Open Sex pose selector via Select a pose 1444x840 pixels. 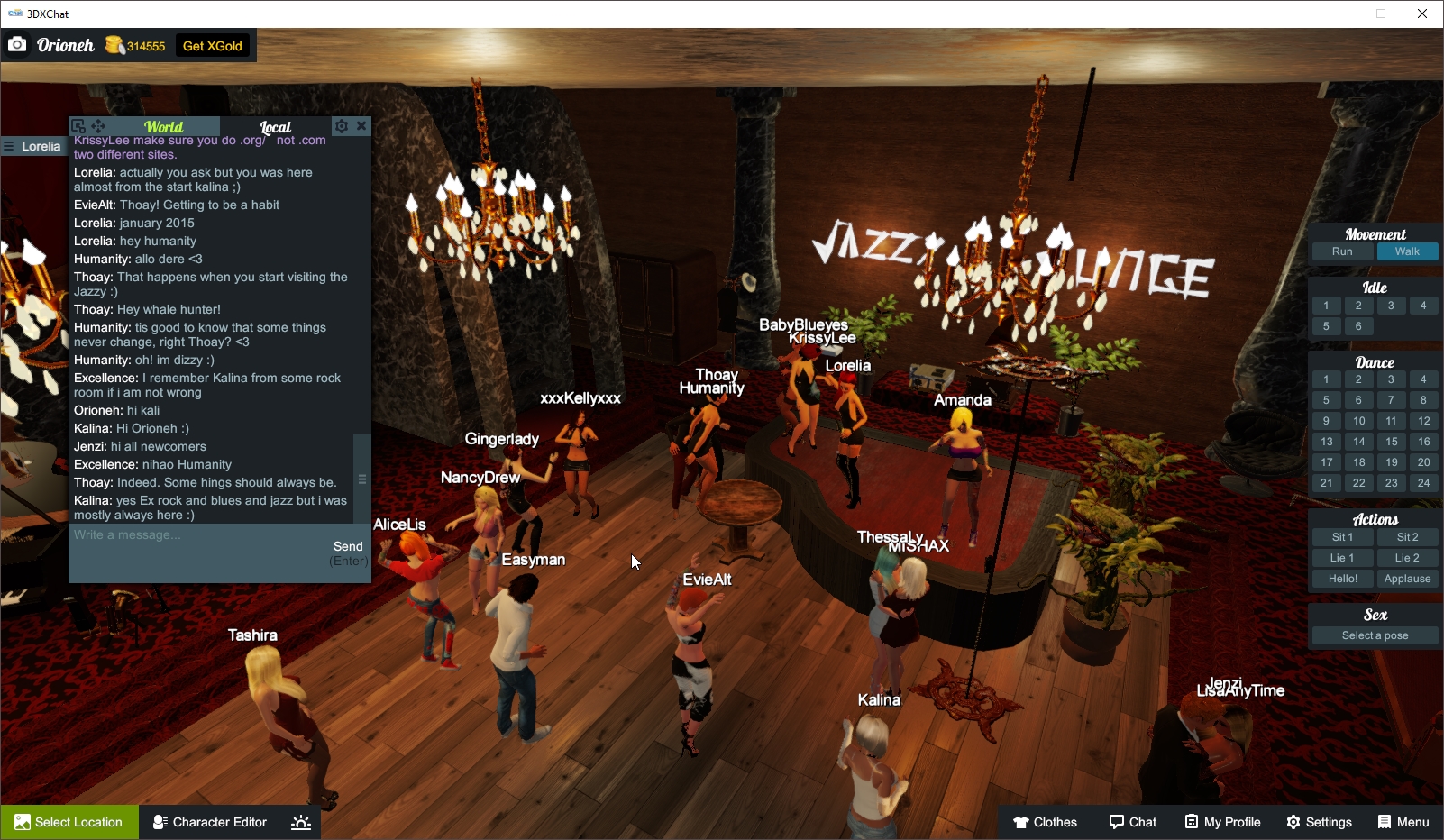[1374, 635]
